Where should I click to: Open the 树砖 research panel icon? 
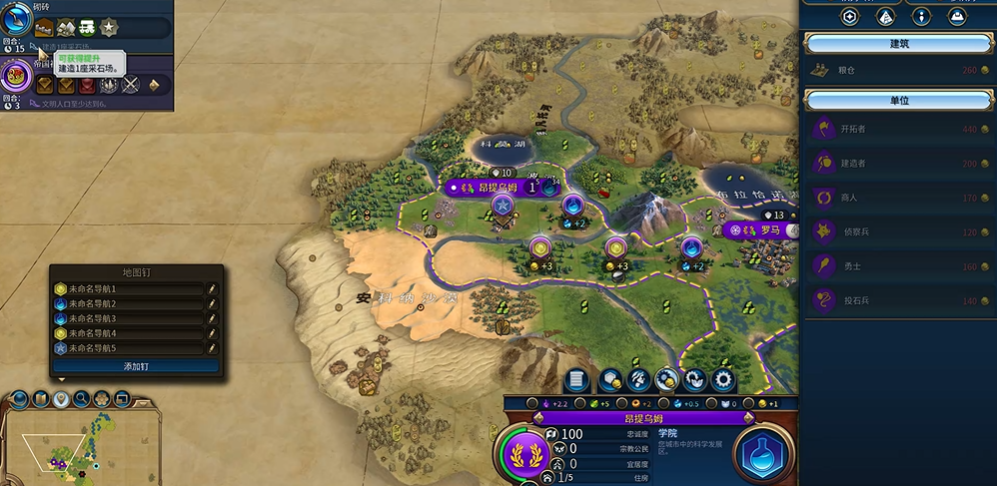(x=16, y=19)
